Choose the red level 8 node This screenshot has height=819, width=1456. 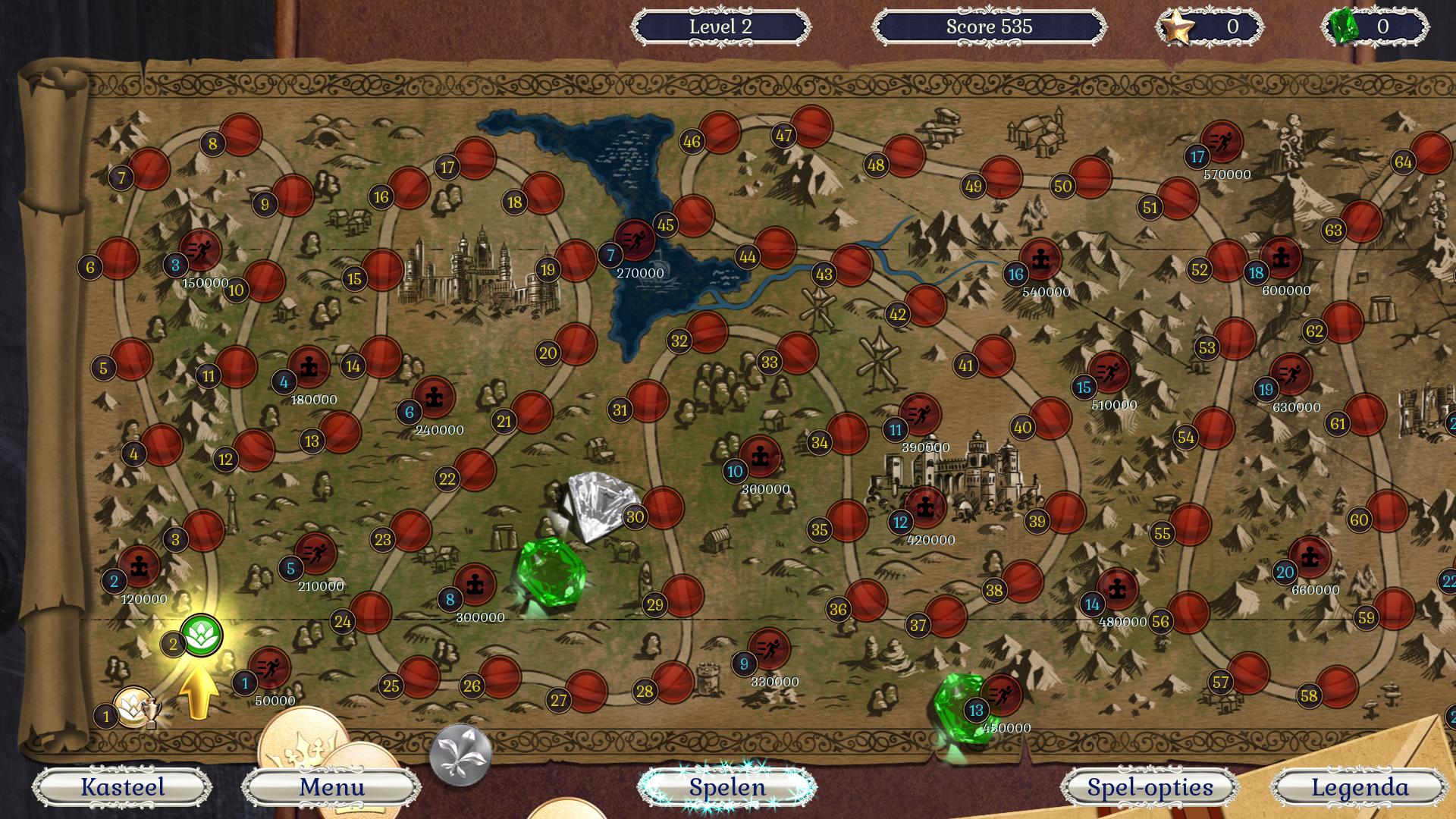click(x=241, y=135)
